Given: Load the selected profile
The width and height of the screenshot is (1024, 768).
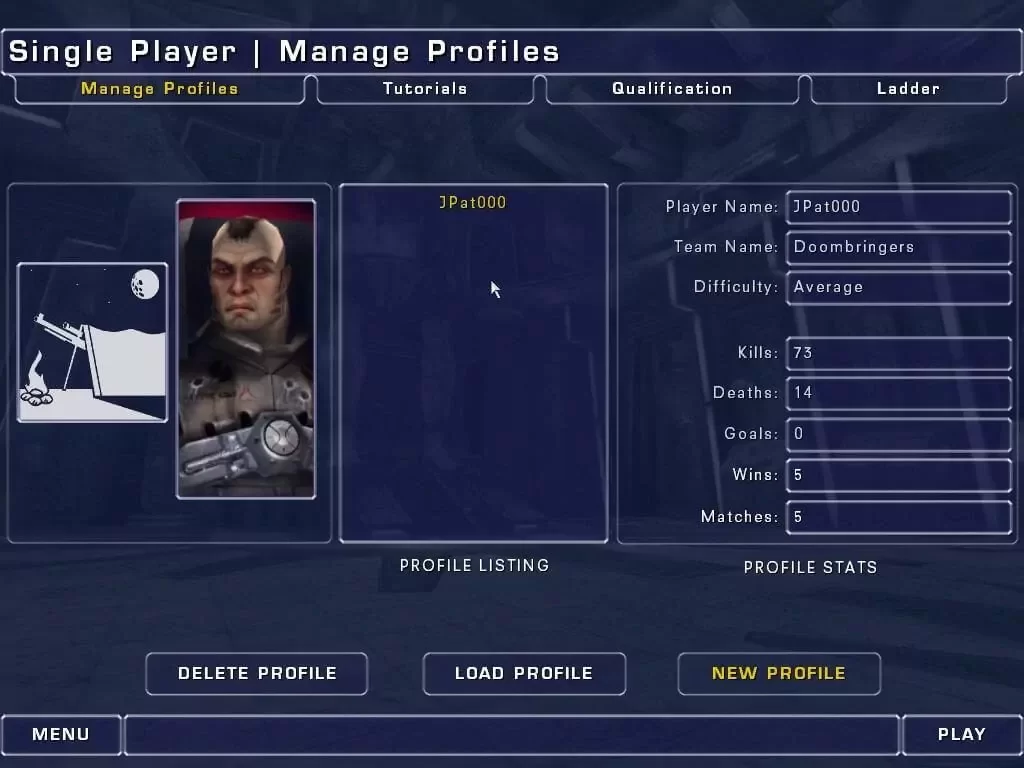Looking at the screenshot, I should point(524,673).
